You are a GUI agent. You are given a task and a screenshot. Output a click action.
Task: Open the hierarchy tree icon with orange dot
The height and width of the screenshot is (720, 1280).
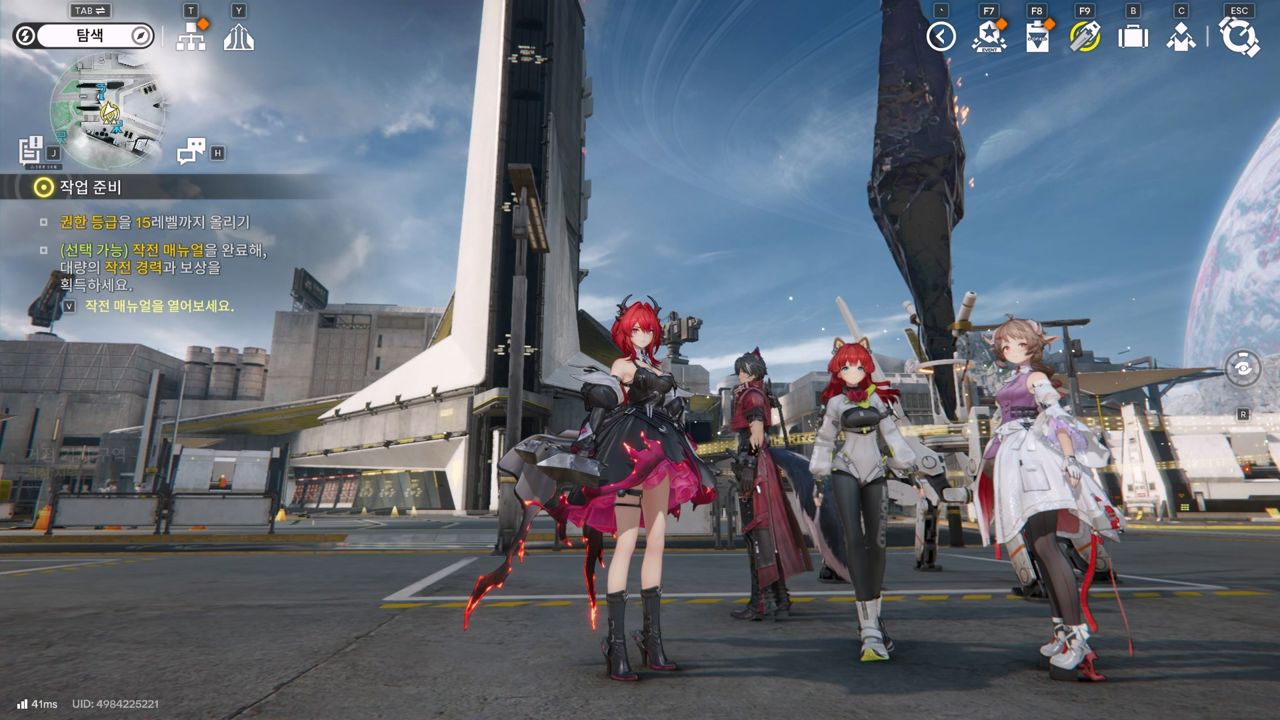point(190,37)
